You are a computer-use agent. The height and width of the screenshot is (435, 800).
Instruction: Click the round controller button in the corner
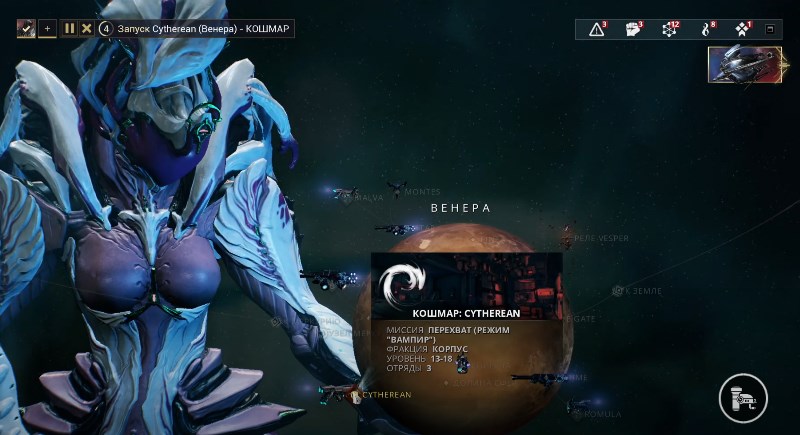tap(743, 397)
